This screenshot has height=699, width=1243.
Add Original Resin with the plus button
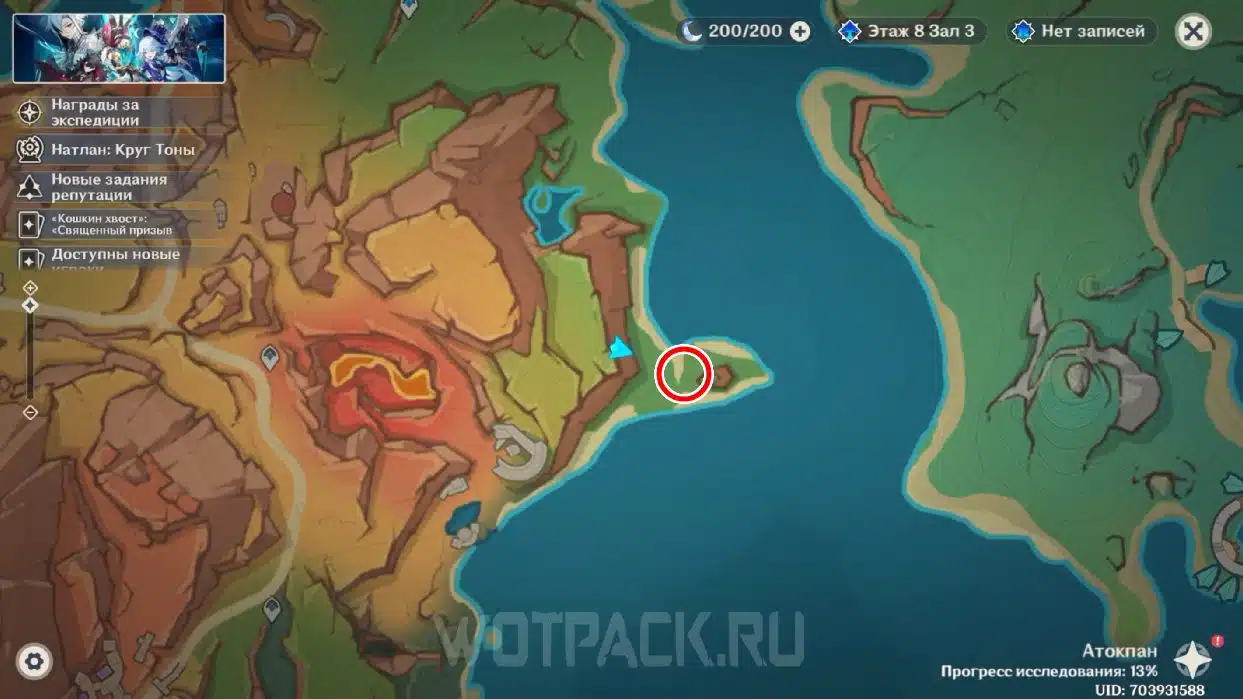click(800, 31)
